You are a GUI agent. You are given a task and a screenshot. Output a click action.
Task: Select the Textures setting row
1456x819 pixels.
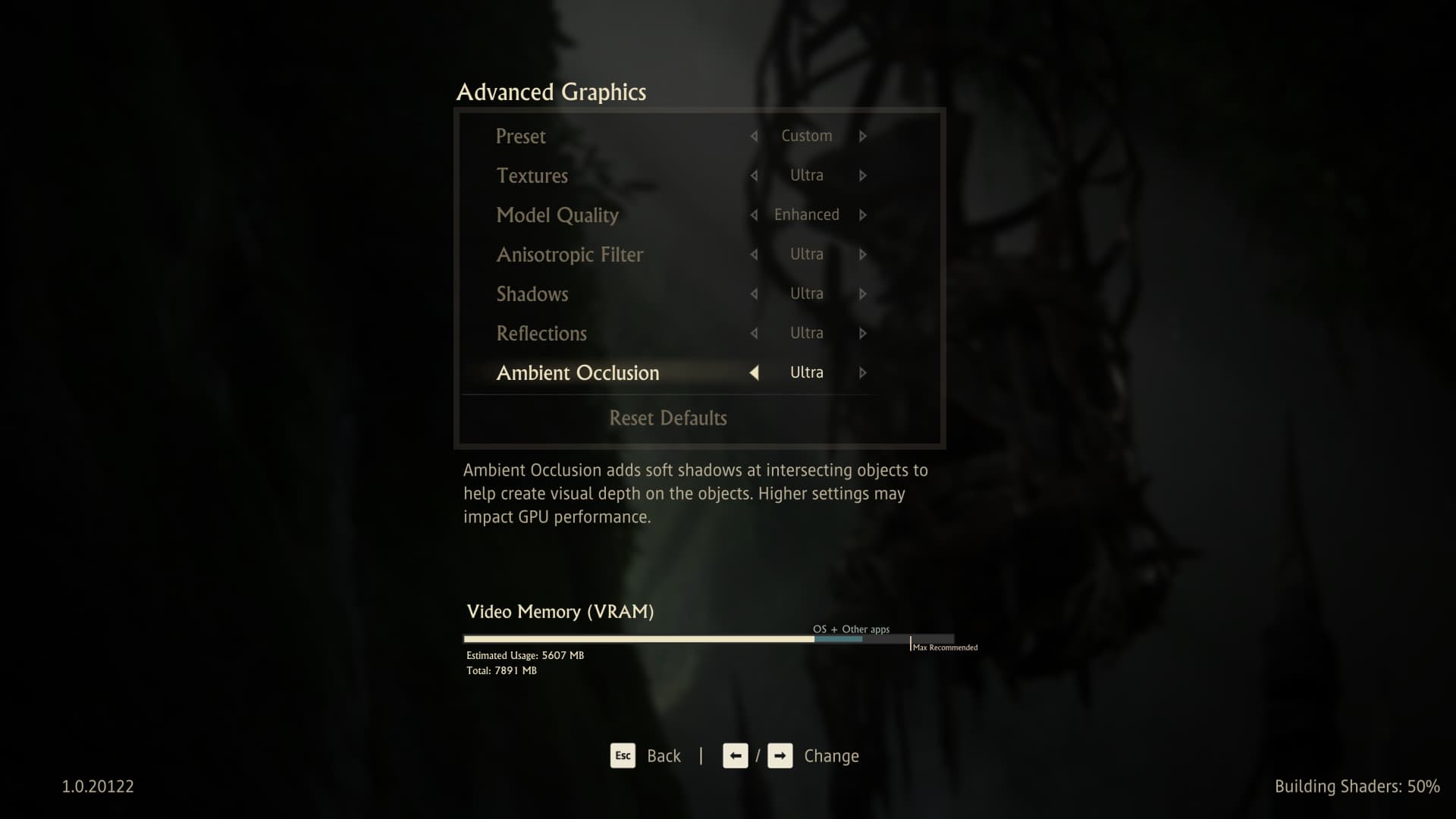point(532,176)
